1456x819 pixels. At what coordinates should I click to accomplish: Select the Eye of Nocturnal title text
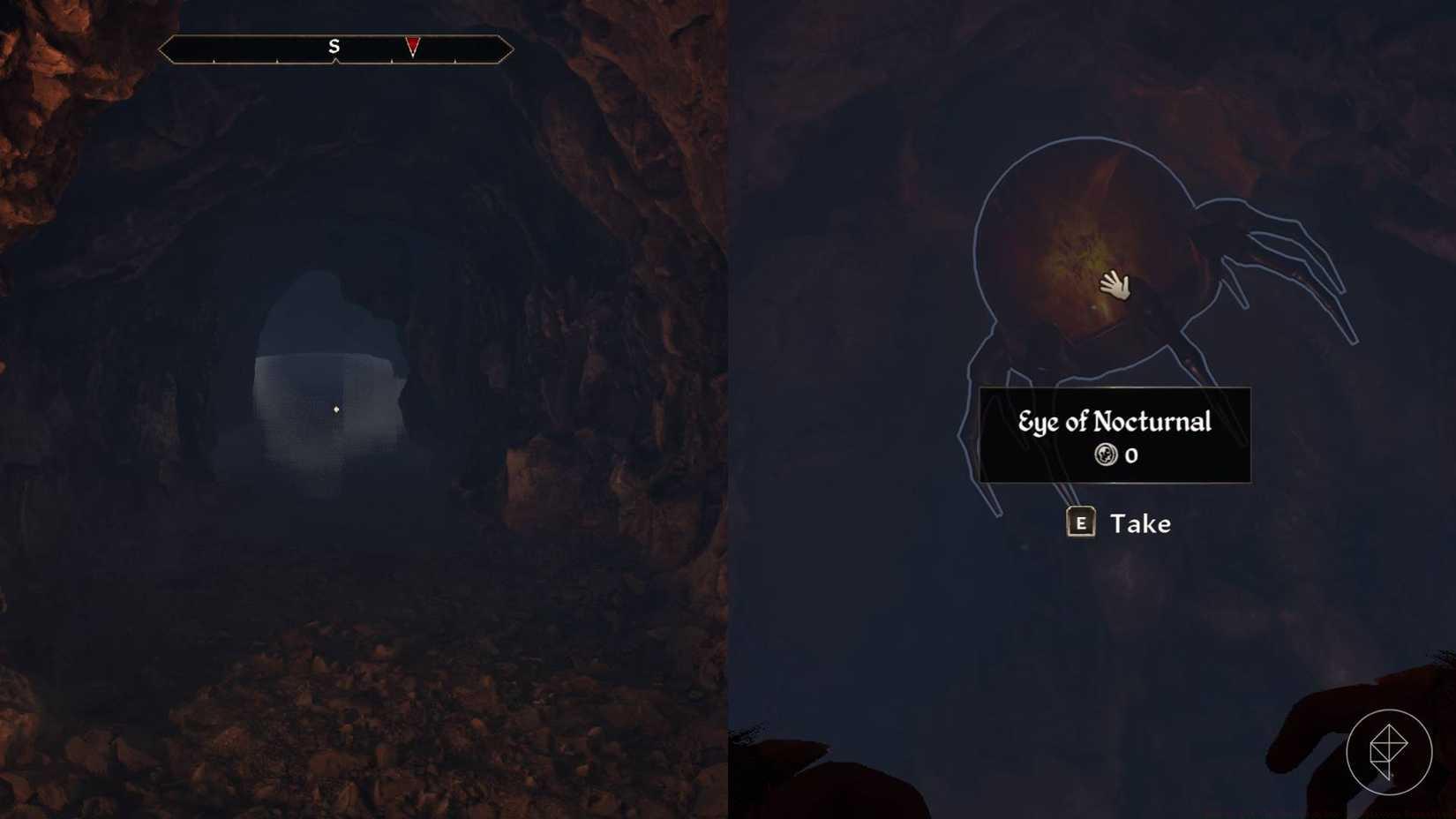point(1115,422)
